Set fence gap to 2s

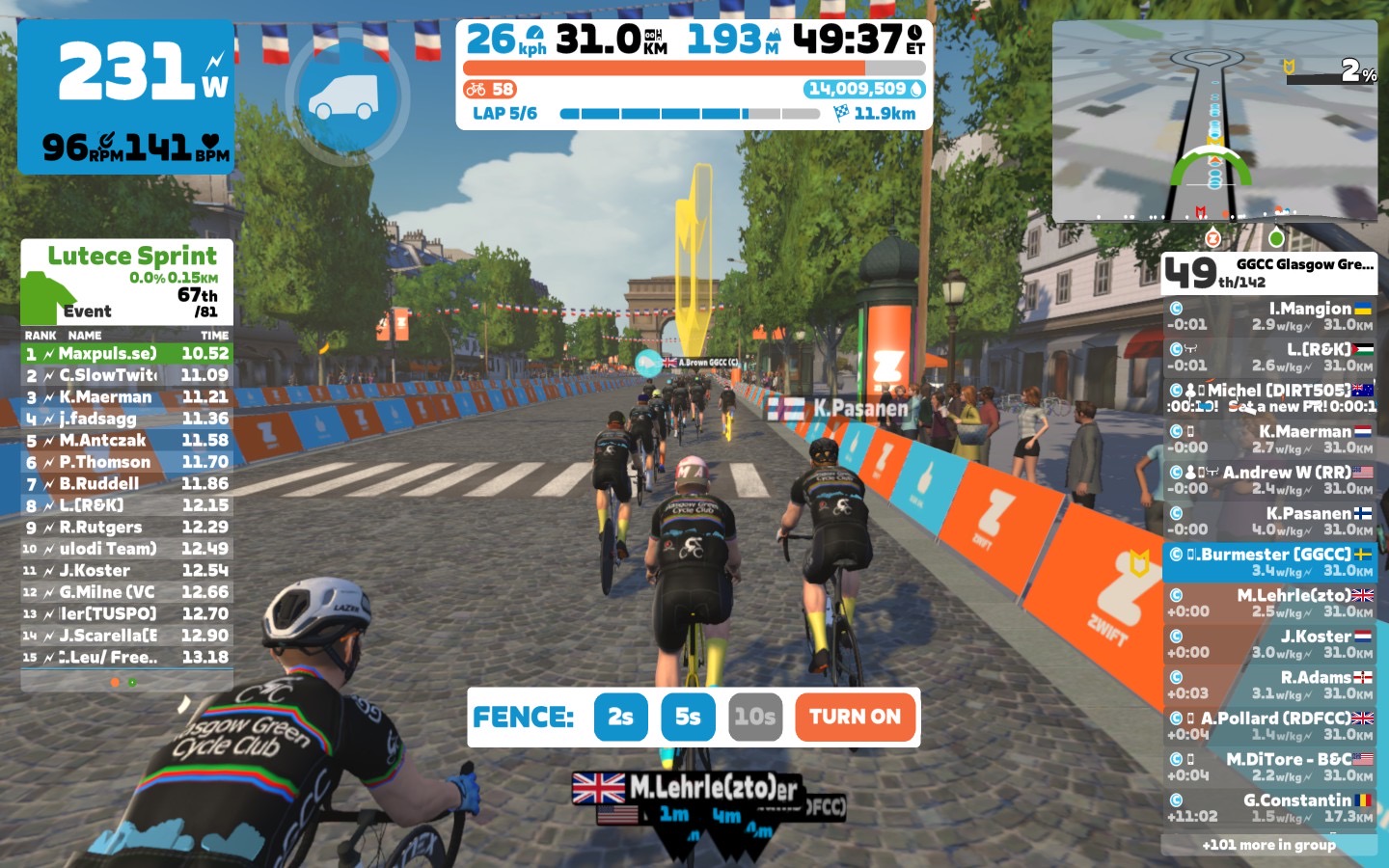620,717
